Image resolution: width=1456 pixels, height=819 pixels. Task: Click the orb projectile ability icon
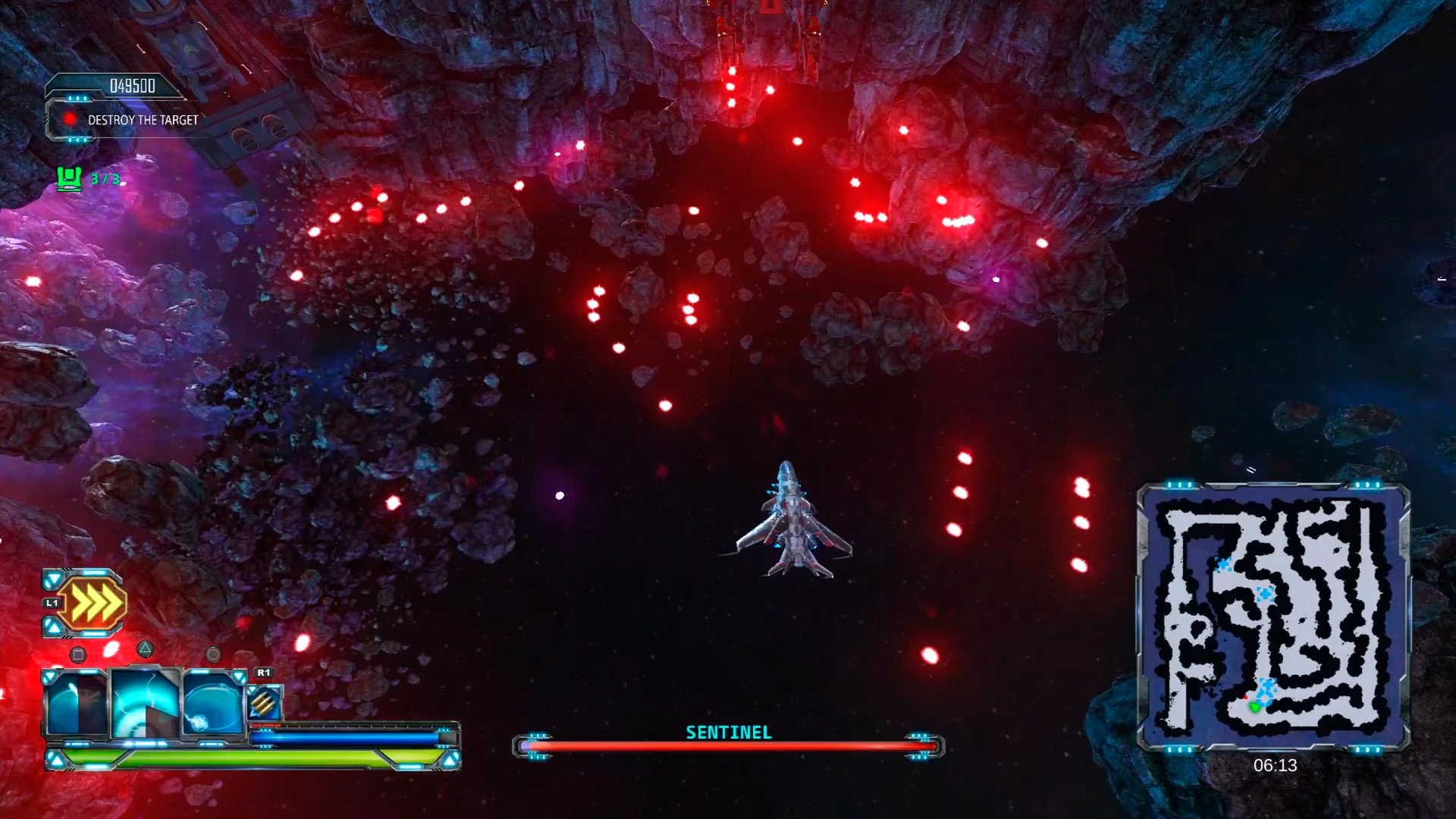211,704
